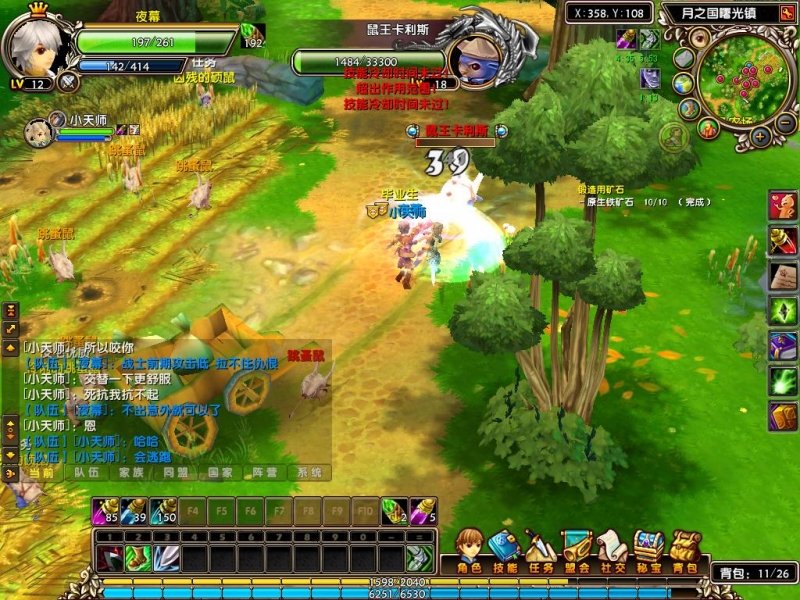Zoom in the minimap with plus button
Image resolution: width=800 pixels, height=600 pixels.
click(x=761, y=136)
